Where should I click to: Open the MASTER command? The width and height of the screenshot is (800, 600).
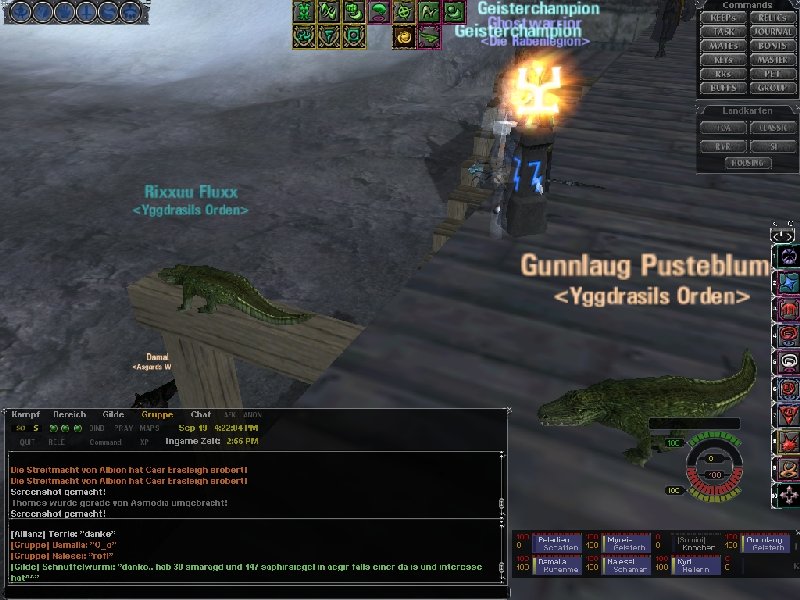click(771, 60)
